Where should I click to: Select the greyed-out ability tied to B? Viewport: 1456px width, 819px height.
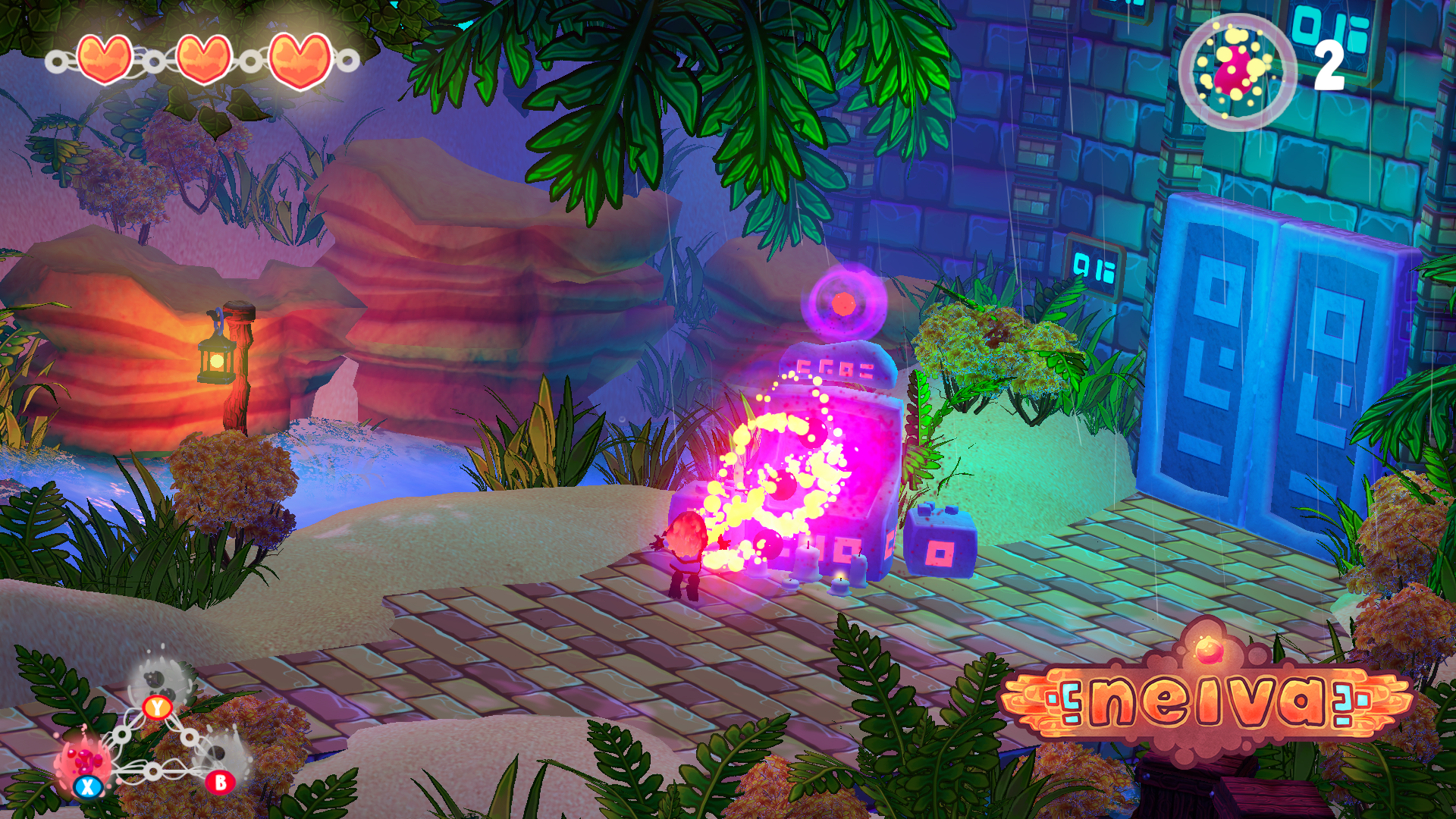218,755
